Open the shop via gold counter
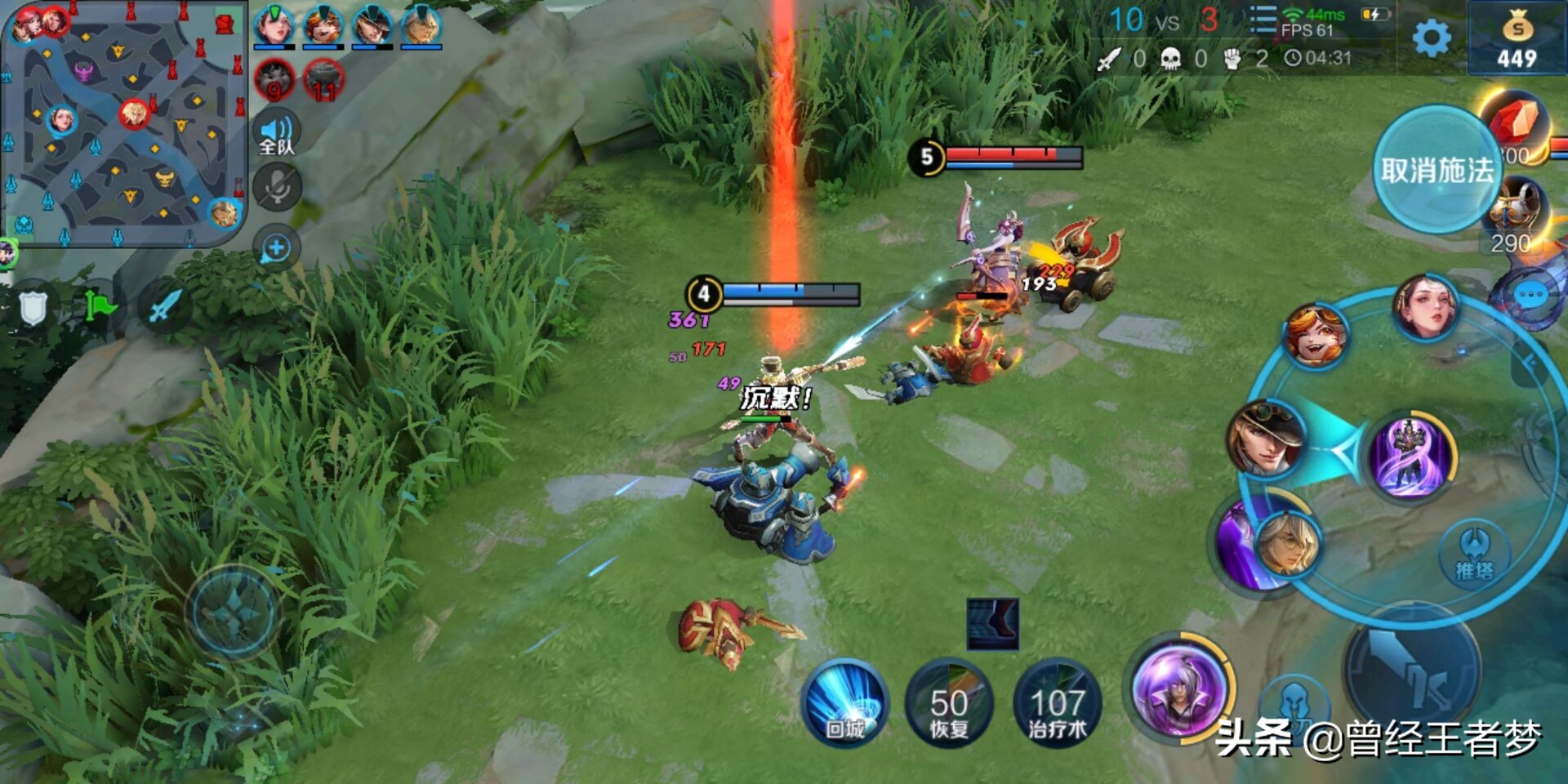 pos(1517,41)
